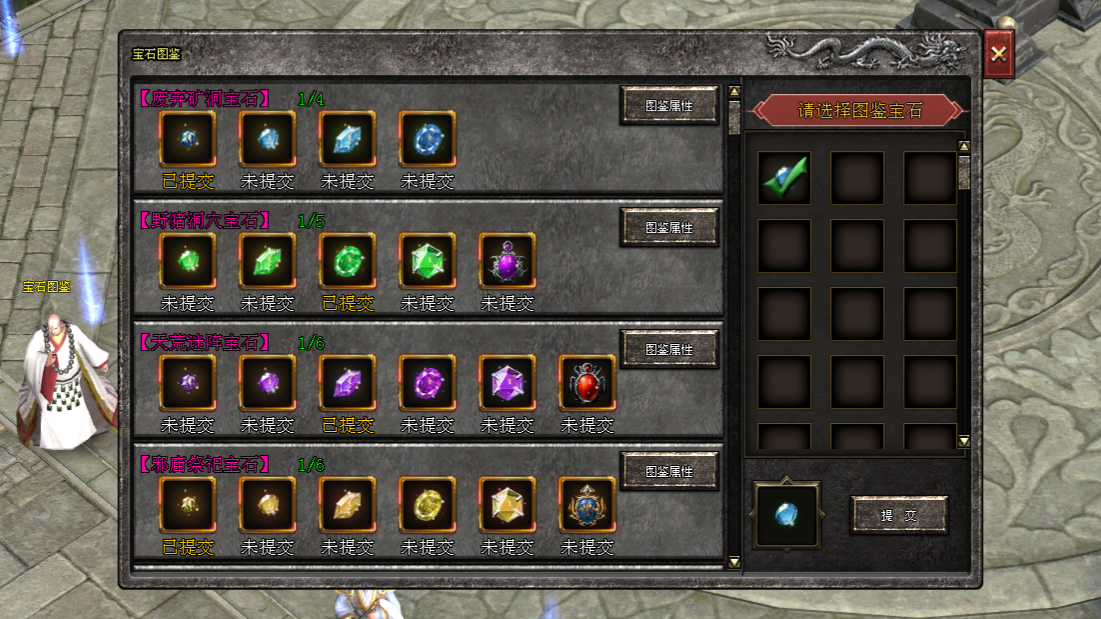Select the submitted gem in 废弃矿洞宝石 row
Viewport: 1101px width, 619px height.
(x=188, y=139)
